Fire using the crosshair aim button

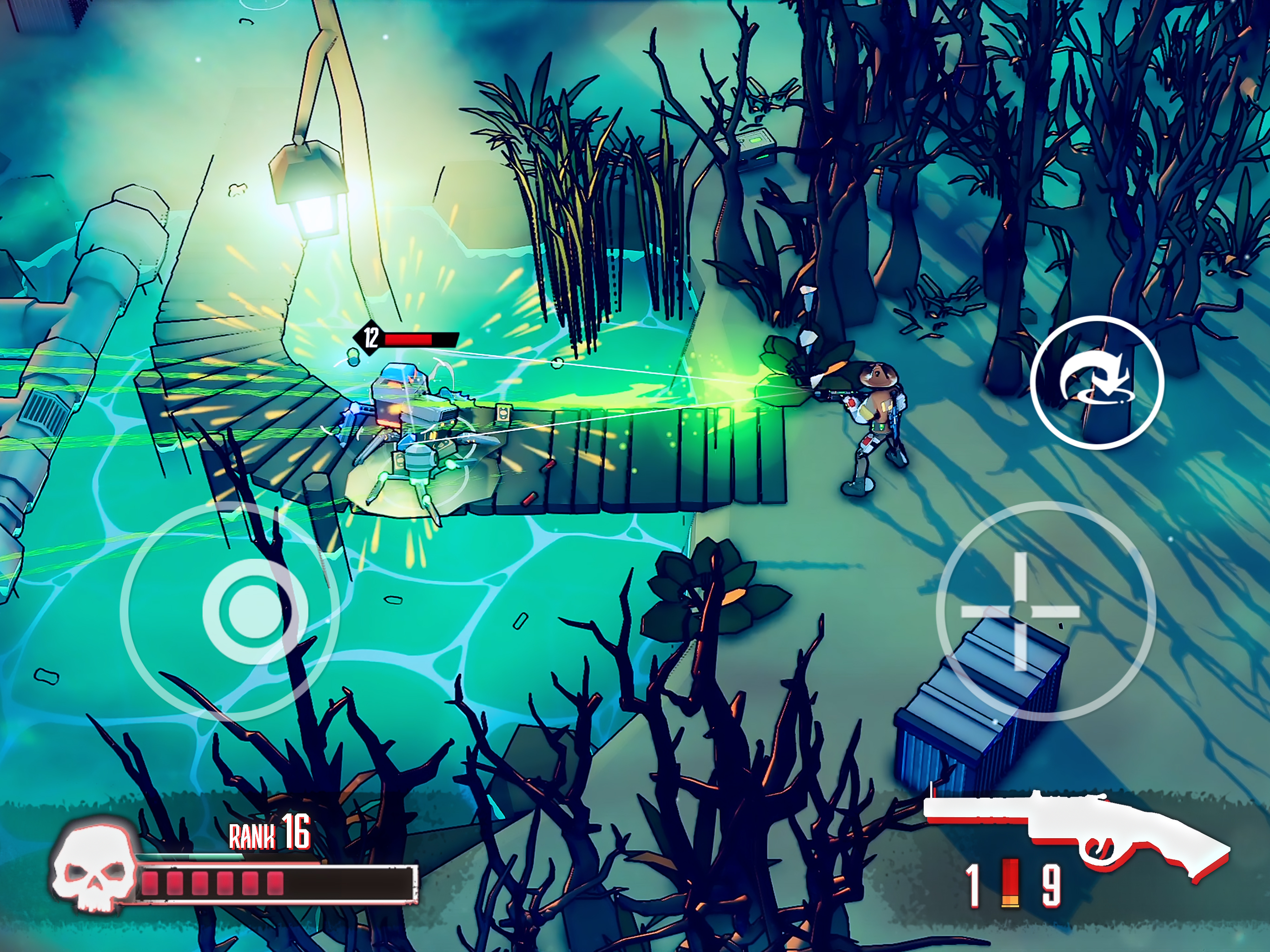[x=1021, y=611]
